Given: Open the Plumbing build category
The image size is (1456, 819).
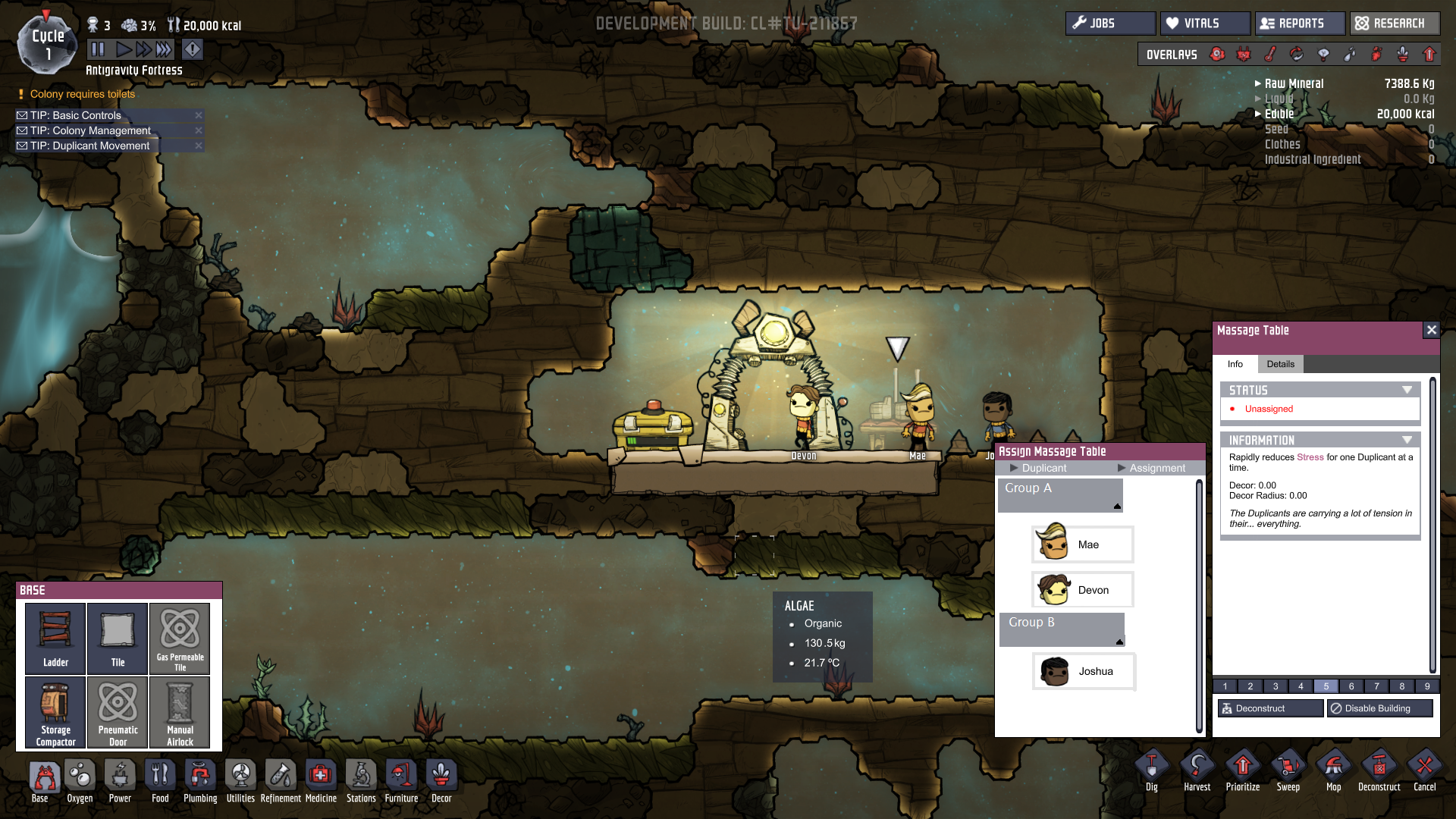Looking at the screenshot, I should [x=200, y=781].
